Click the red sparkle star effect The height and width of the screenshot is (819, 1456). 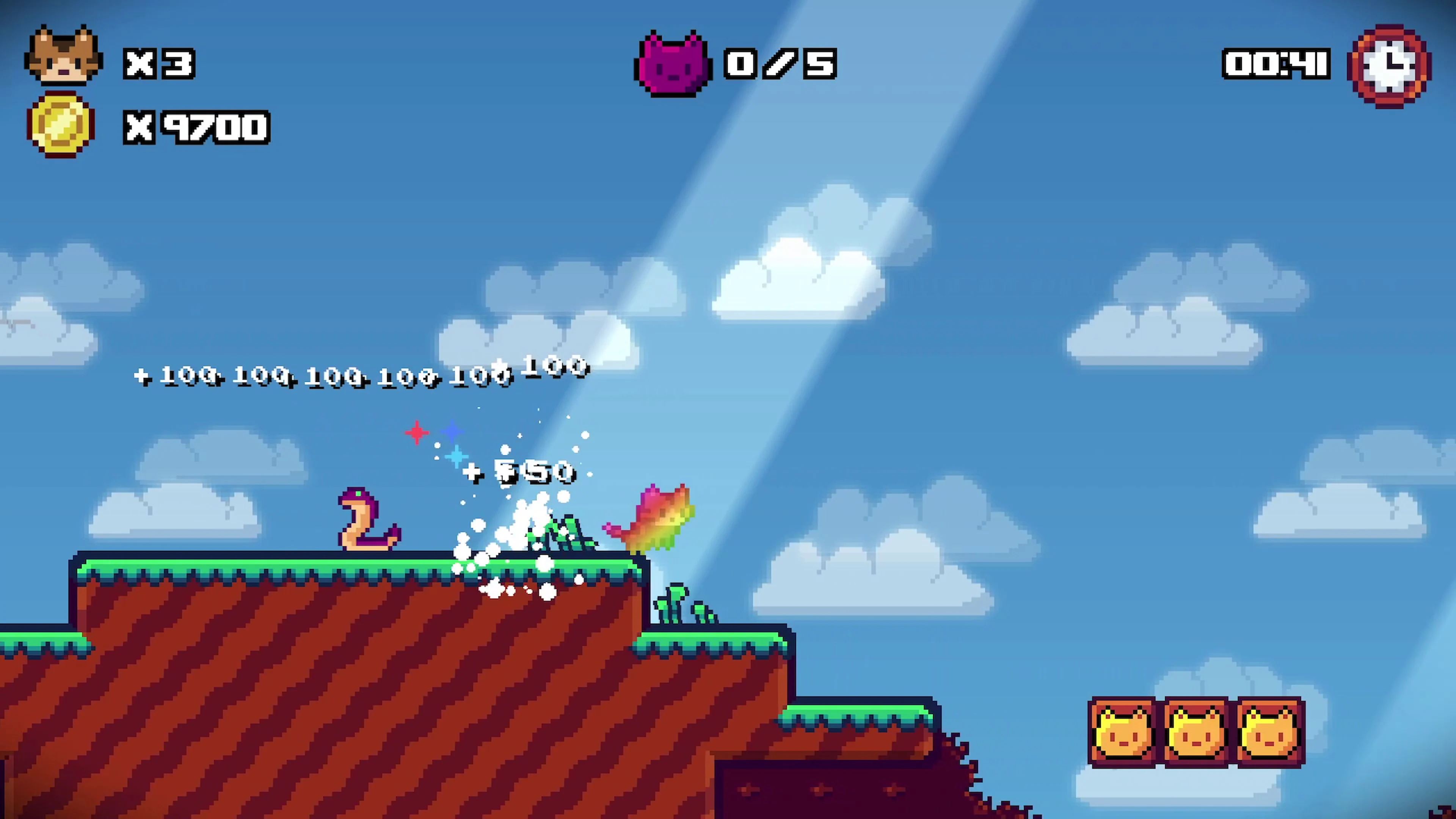pyautogui.click(x=417, y=432)
